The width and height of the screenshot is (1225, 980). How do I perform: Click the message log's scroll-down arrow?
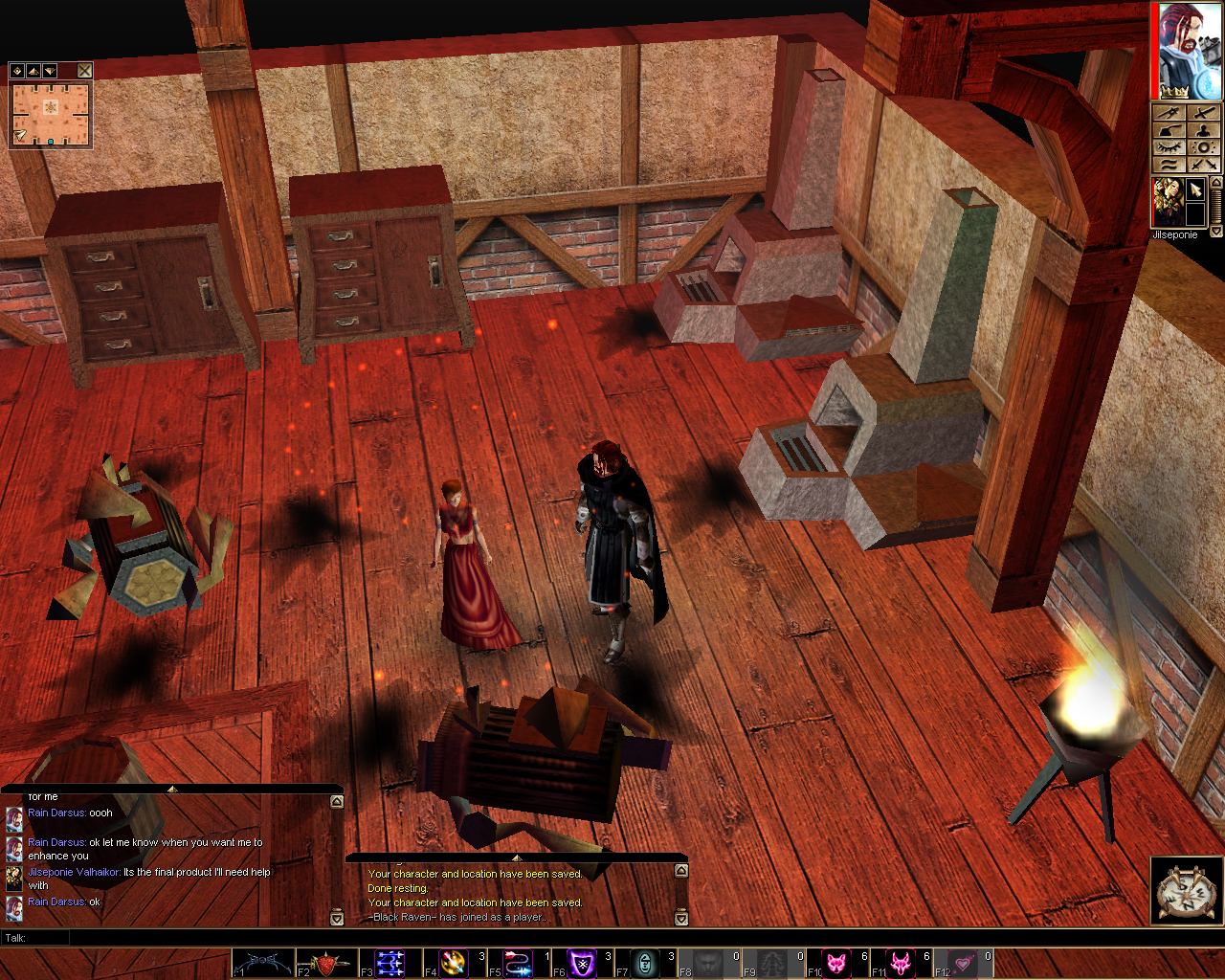click(x=681, y=919)
